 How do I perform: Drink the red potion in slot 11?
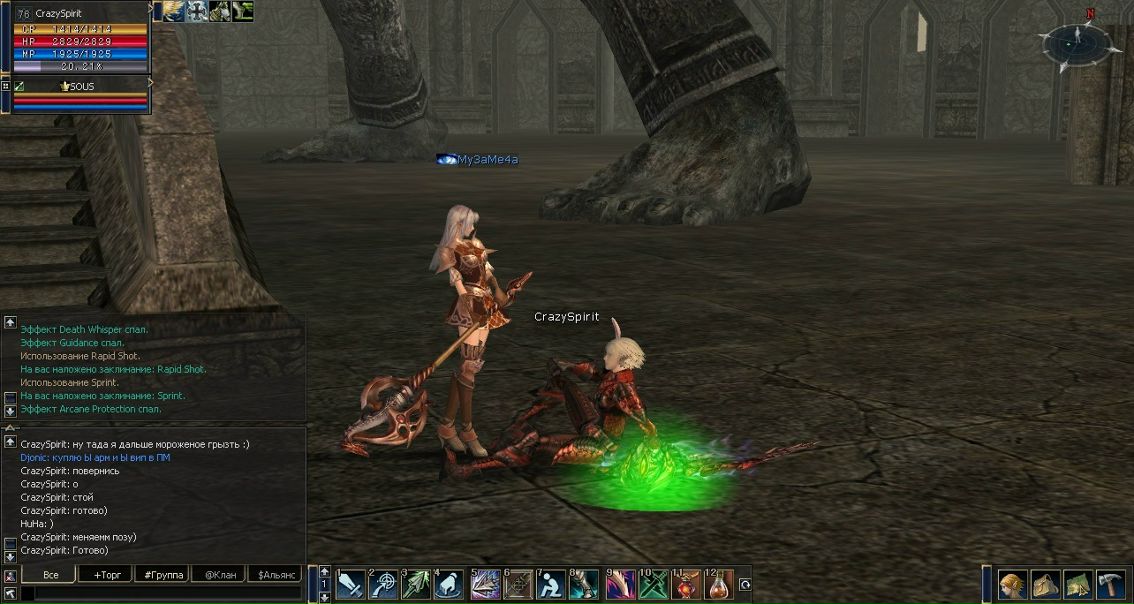tap(687, 584)
